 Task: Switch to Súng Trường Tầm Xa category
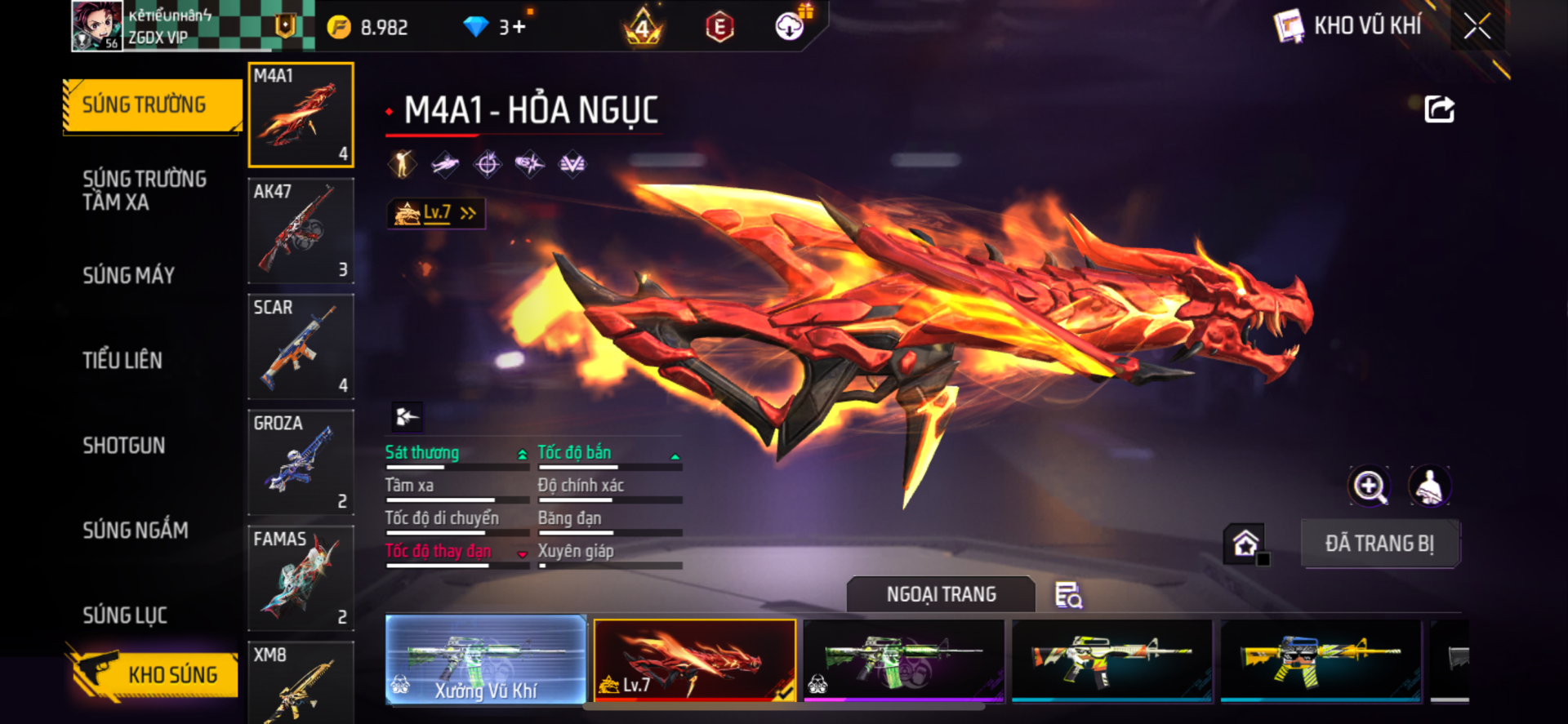click(x=145, y=190)
